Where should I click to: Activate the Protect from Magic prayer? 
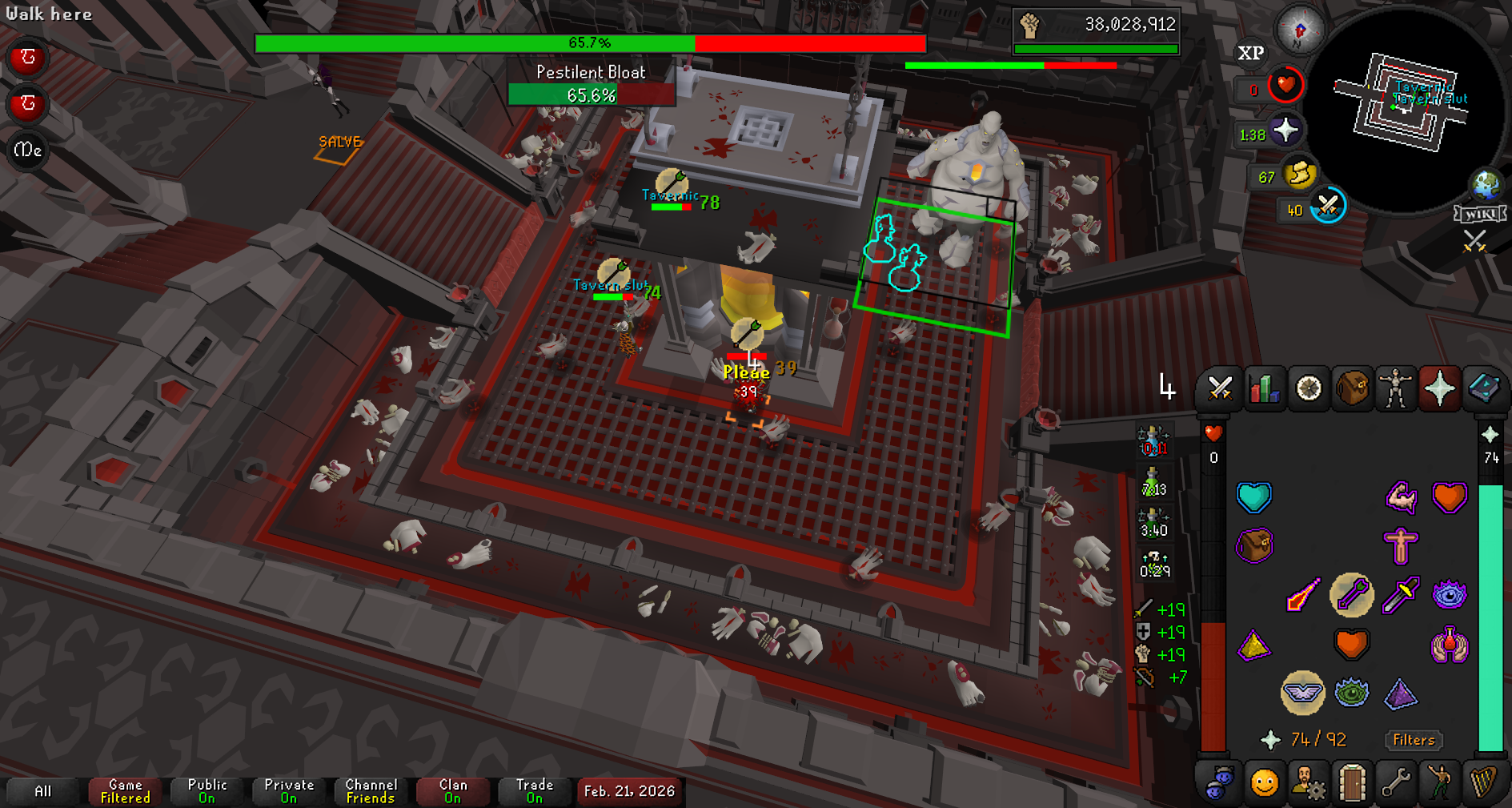tap(1302, 595)
